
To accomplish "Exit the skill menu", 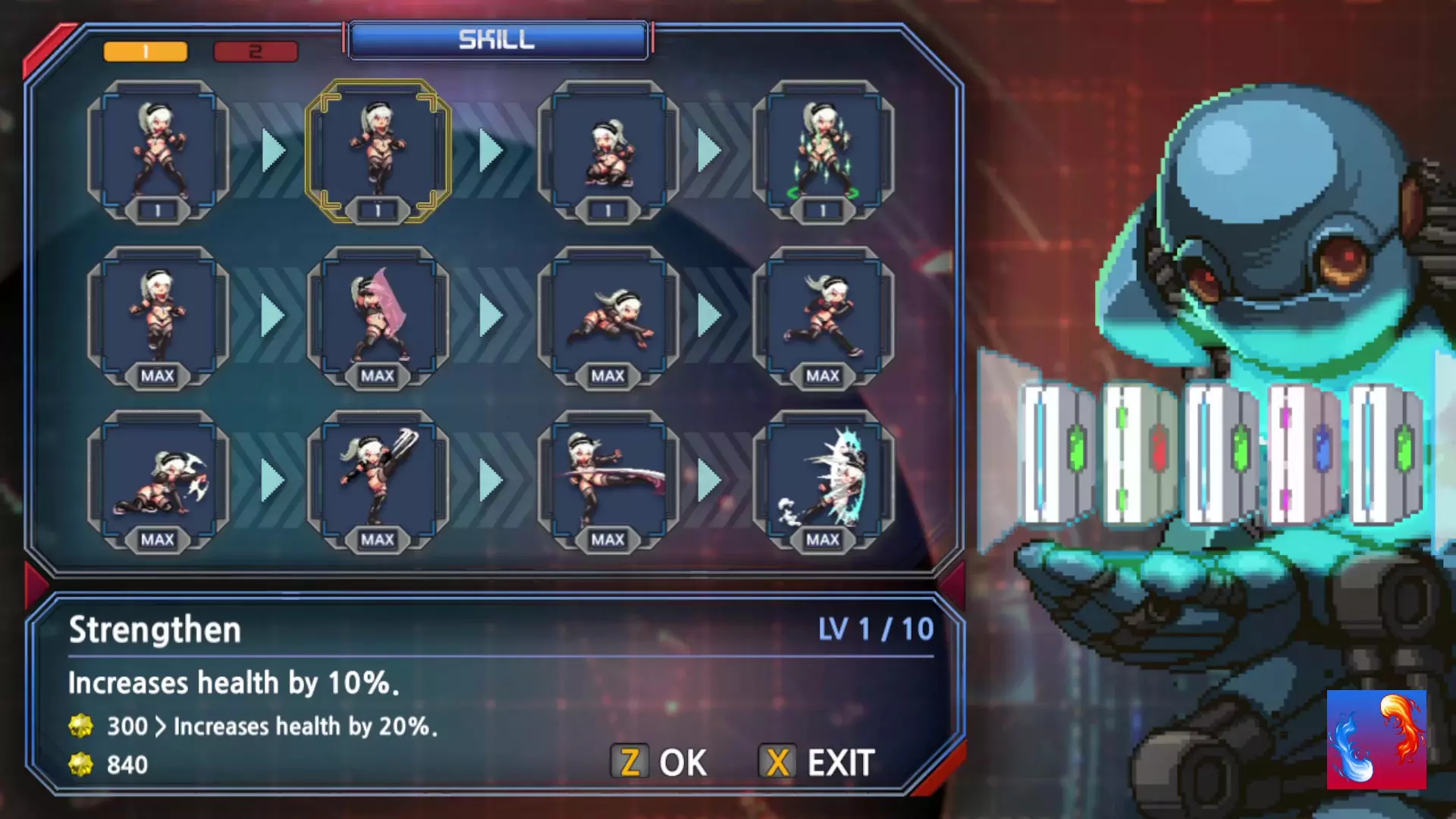I will [817, 762].
